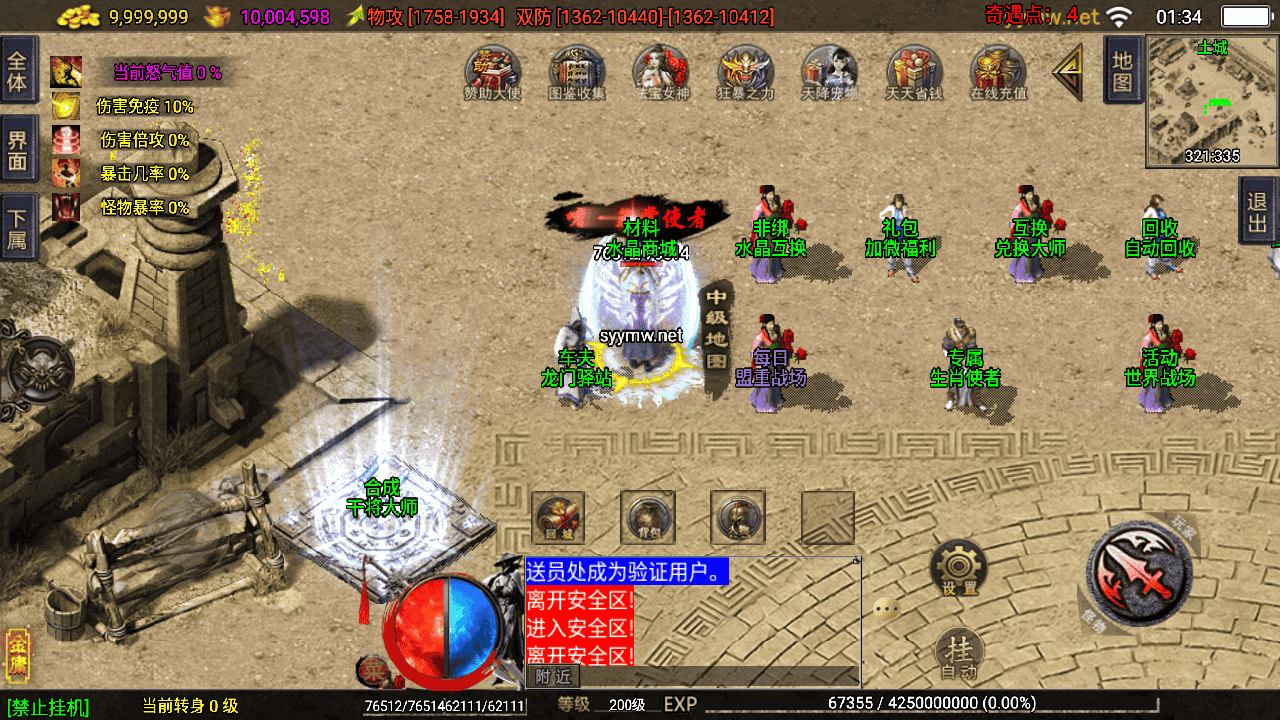Select the 法宝女神 goddess icon
Viewport: 1280px width, 720px height.
tap(661, 72)
